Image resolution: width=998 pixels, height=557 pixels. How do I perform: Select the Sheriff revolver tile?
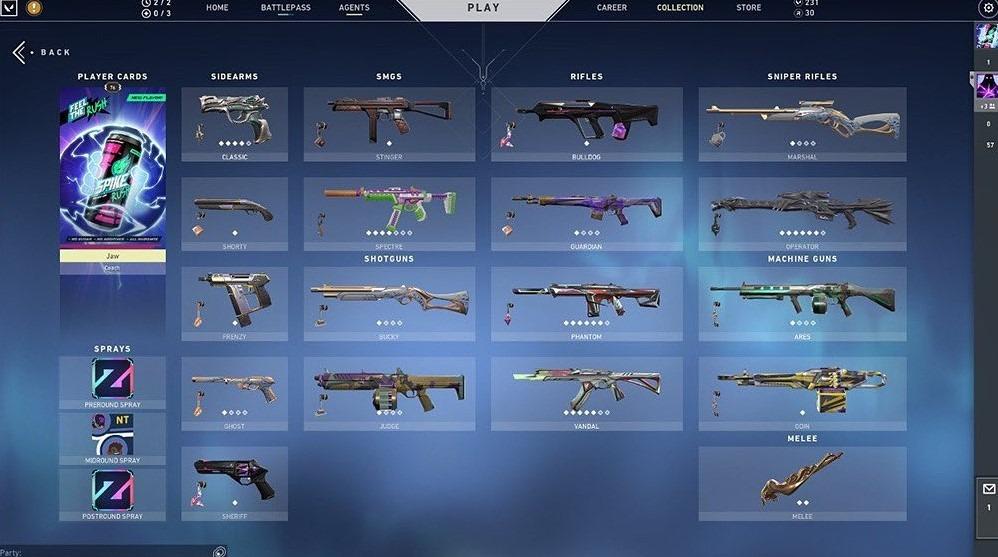click(x=235, y=484)
